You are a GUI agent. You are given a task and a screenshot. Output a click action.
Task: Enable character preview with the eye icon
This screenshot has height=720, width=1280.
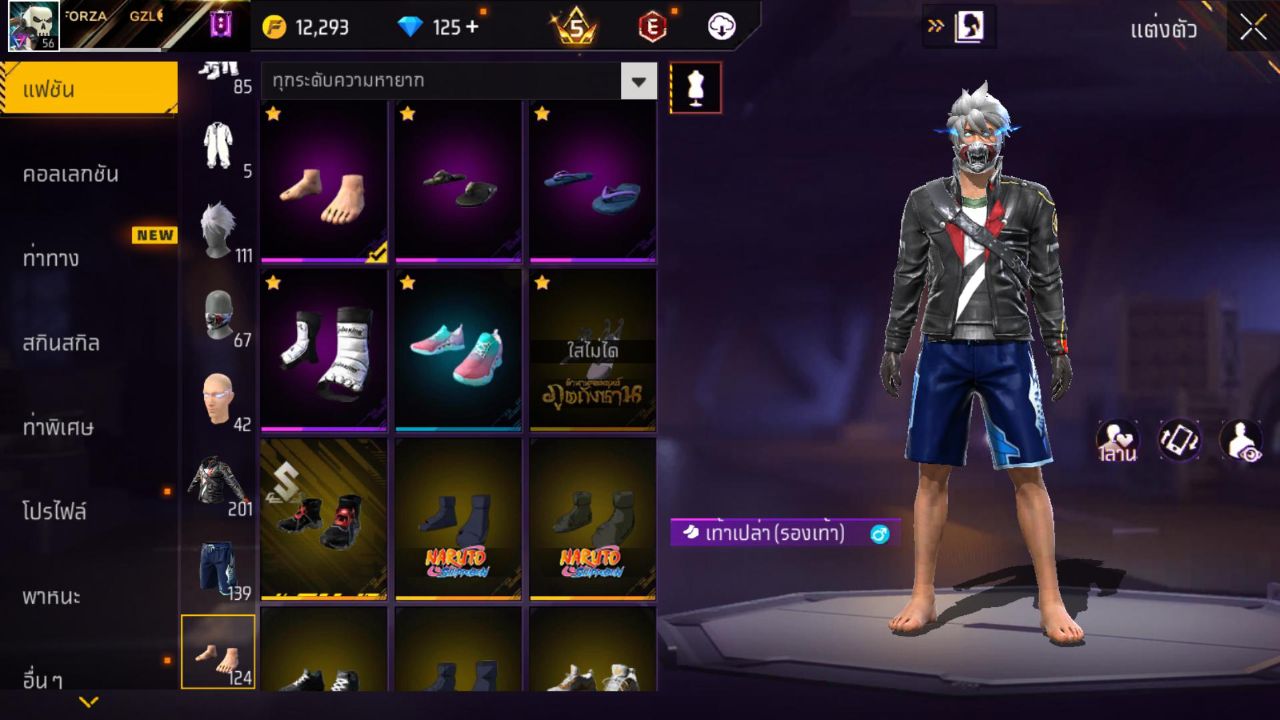pos(1240,441)
